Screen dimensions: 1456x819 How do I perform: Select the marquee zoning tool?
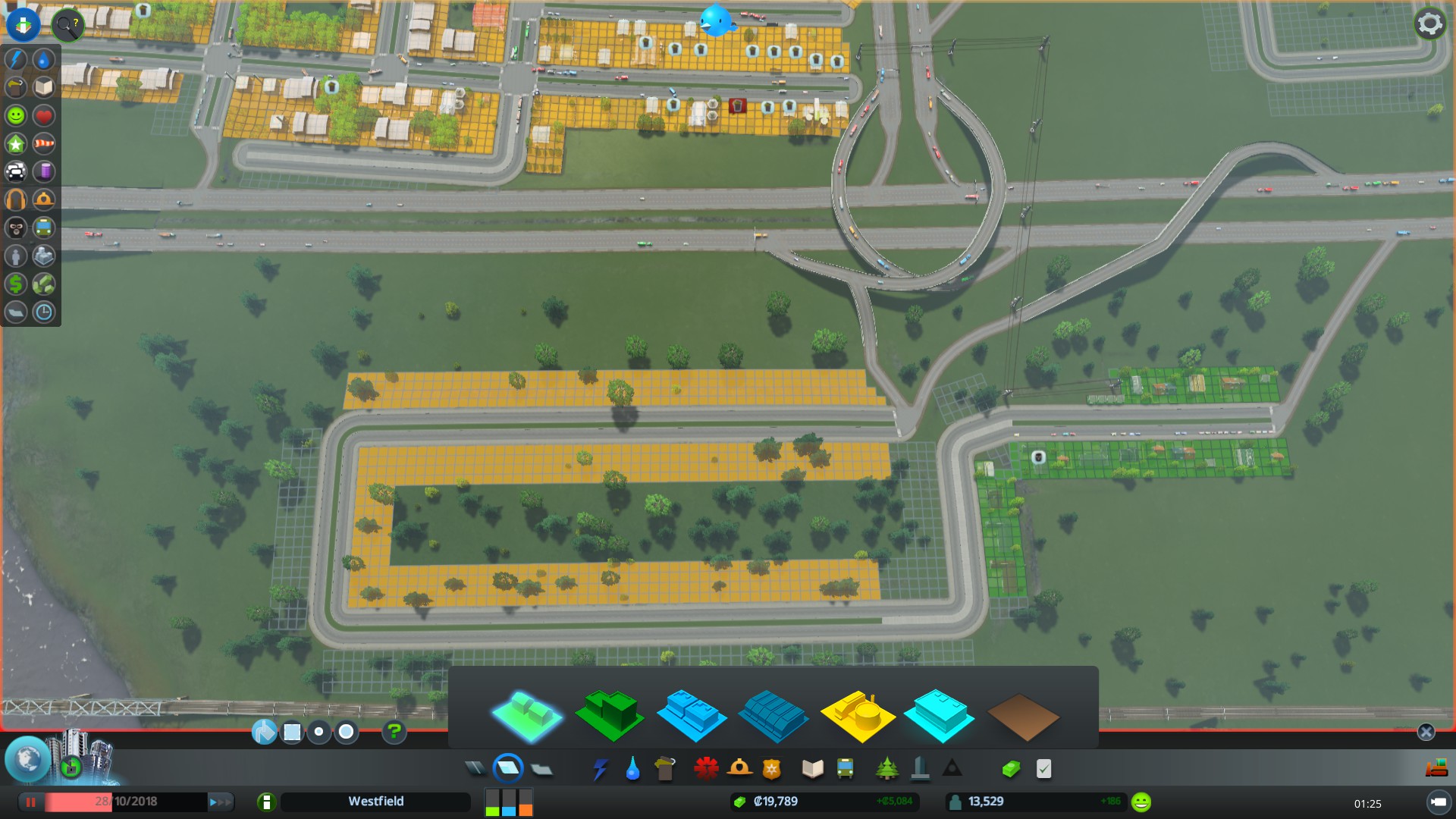click(x=293, y=732)
